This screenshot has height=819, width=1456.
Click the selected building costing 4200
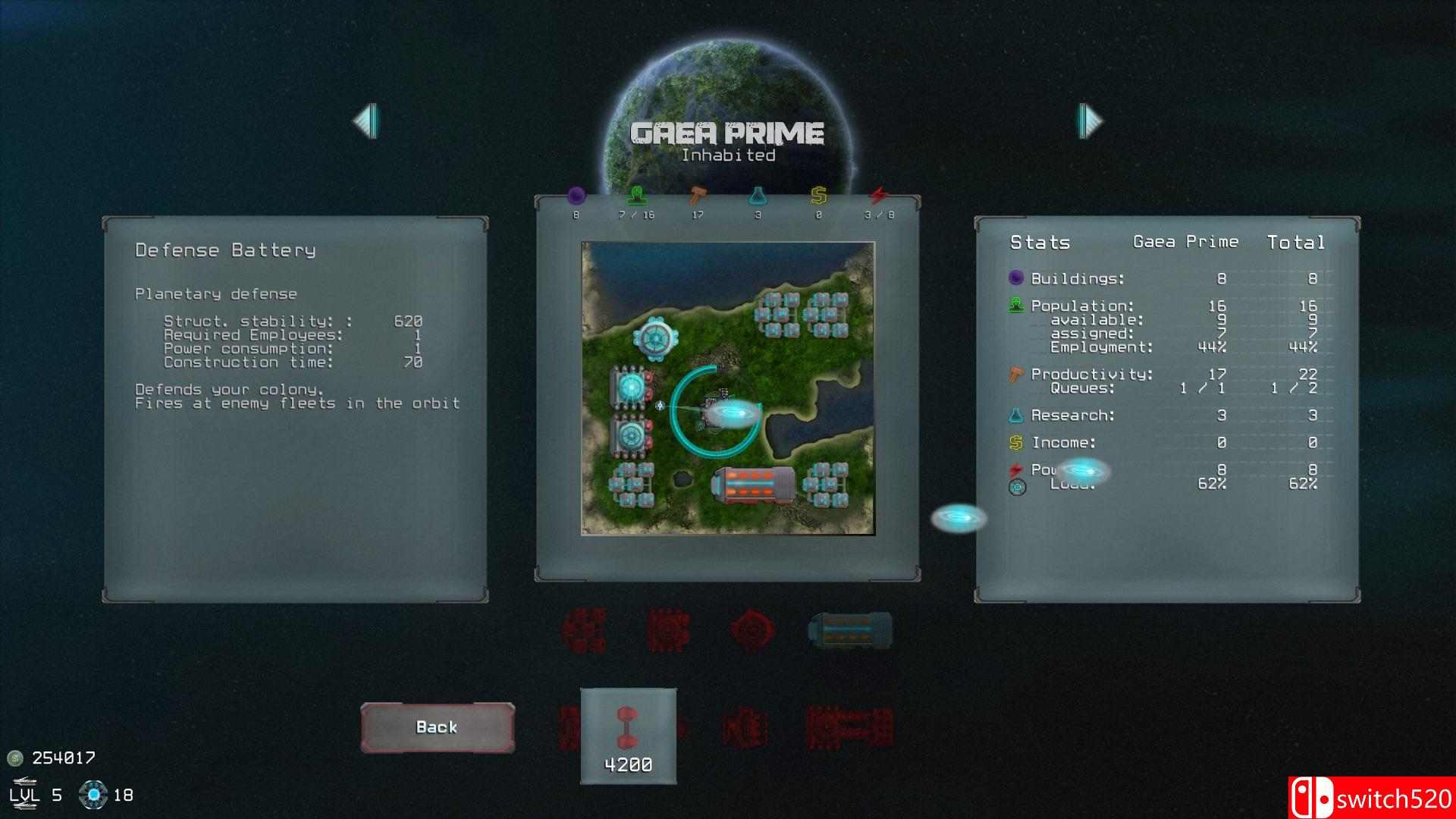point(628,728)
